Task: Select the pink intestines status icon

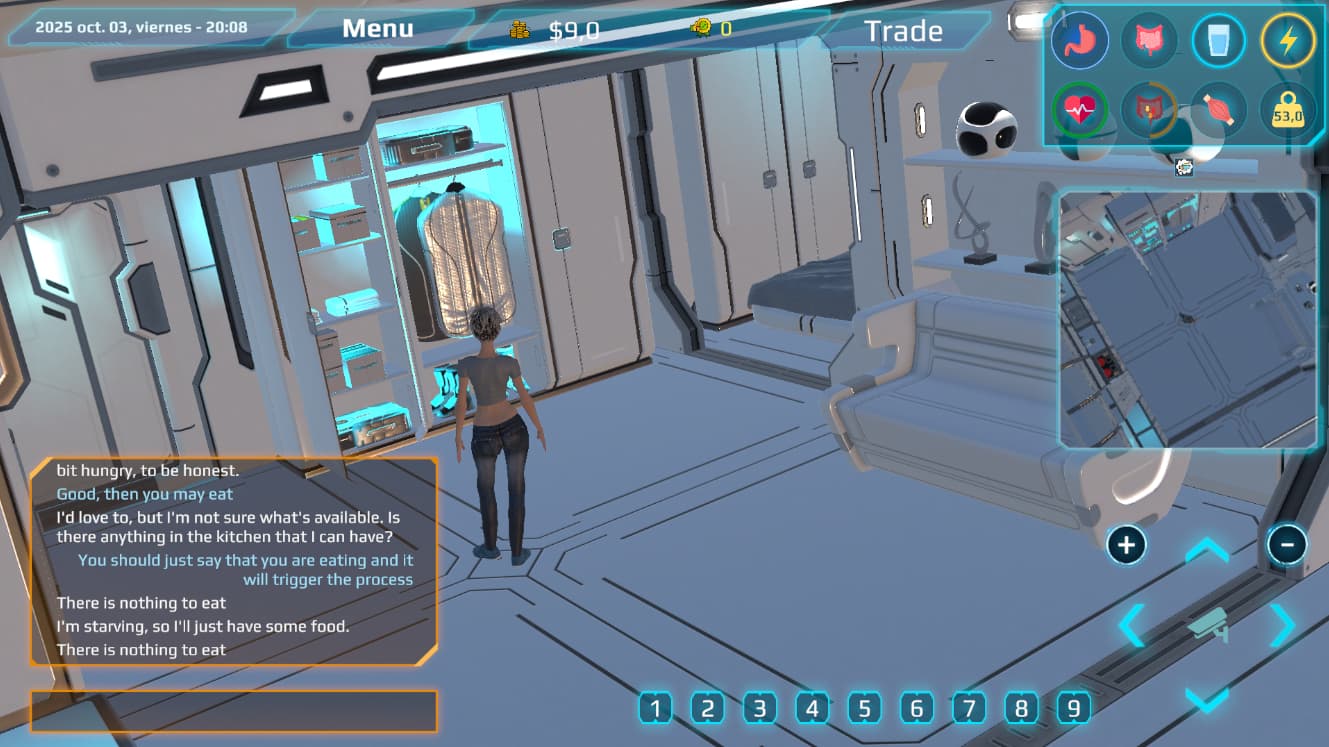Action: point(1149,41)
